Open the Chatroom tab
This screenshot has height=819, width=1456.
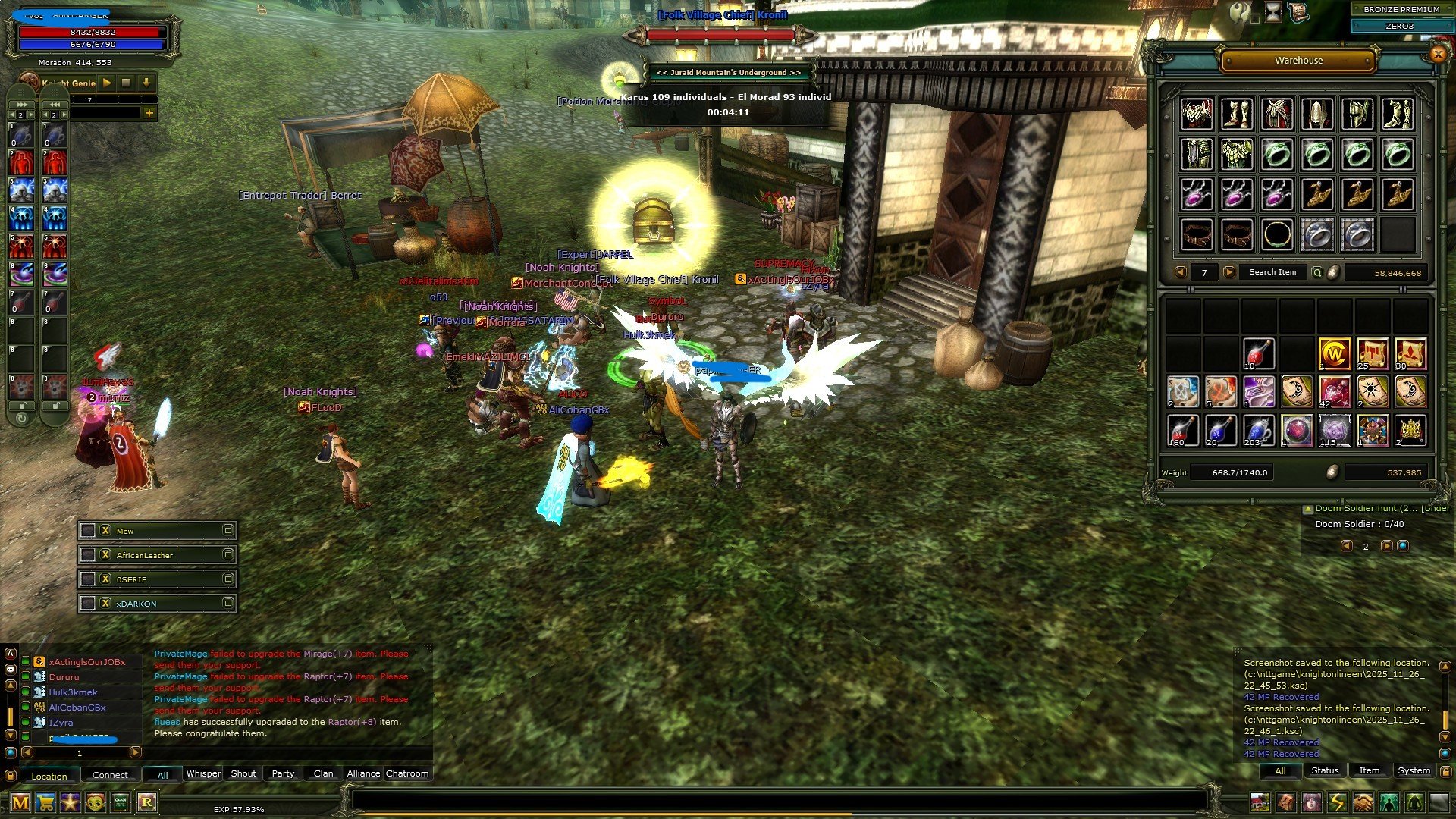(407, 773)
